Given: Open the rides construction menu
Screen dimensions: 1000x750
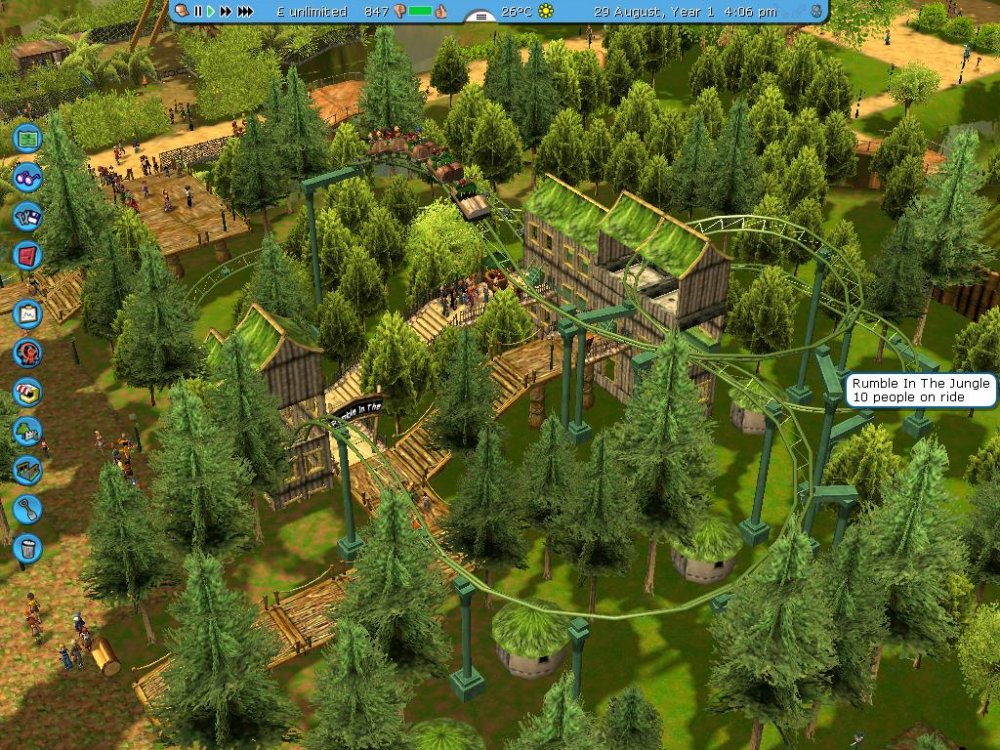Looking at the screenshot, I should (27, 352).
